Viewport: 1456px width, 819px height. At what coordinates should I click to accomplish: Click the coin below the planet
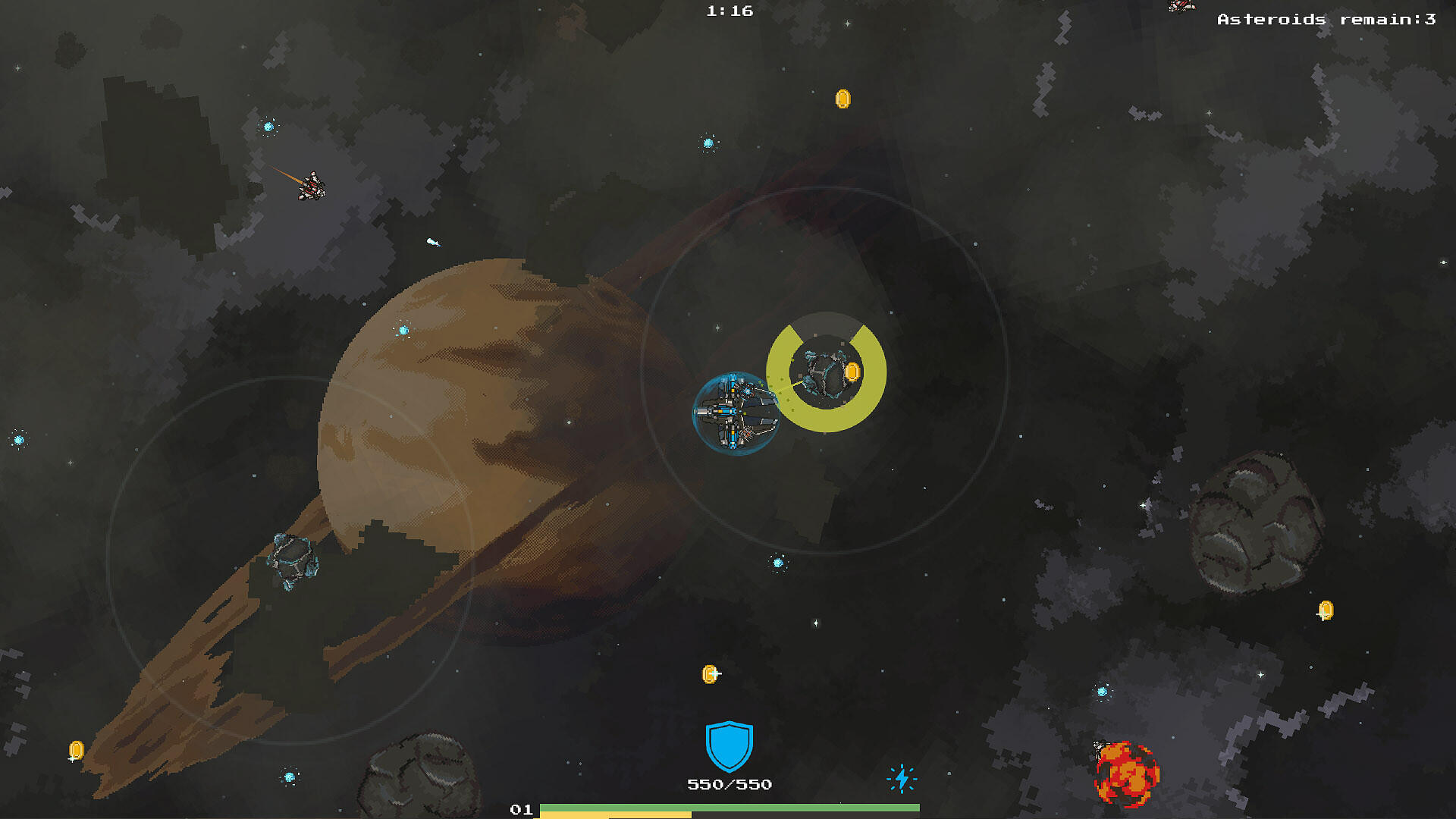(x=711, y=673)
